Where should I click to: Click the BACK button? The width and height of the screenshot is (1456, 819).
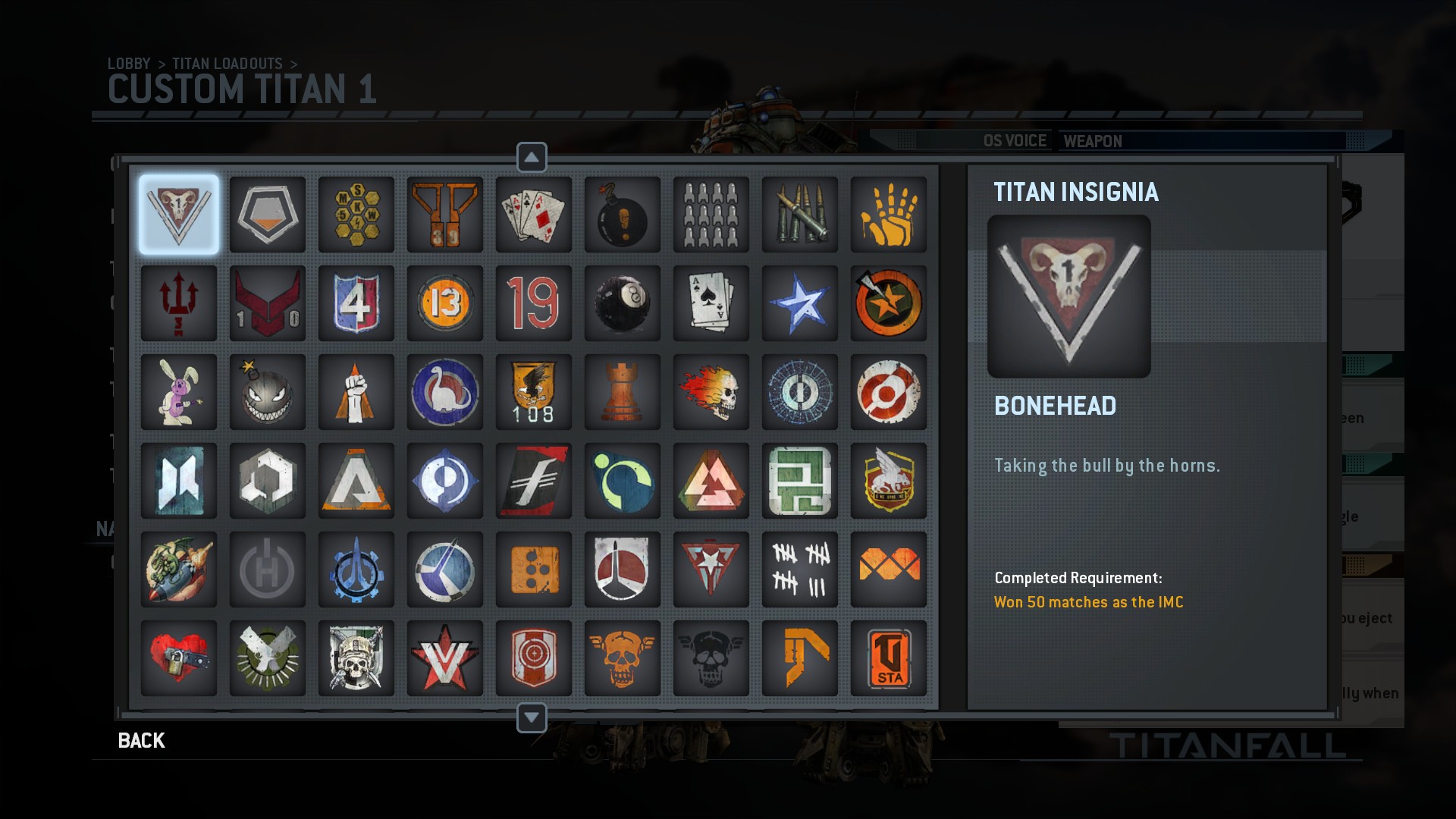140,740
